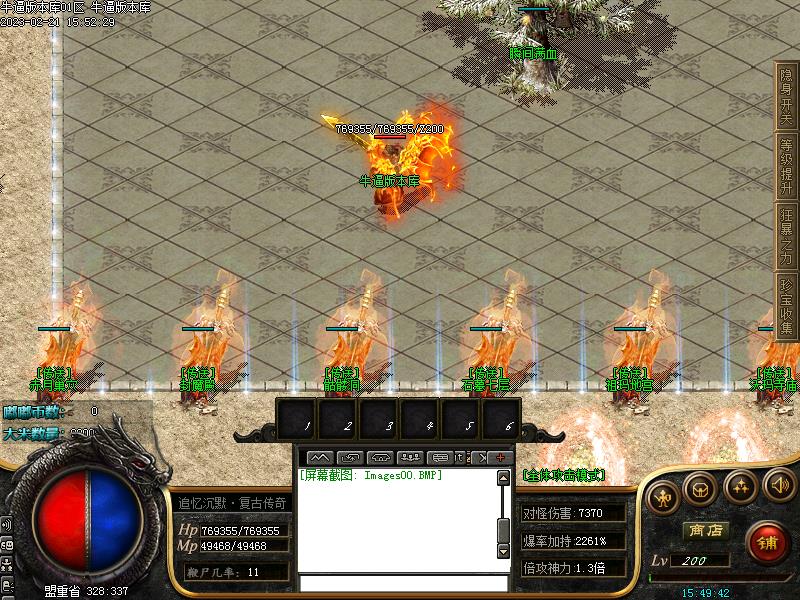Open the bag via the box icon

pyautogui.click(x=699, y=488)
